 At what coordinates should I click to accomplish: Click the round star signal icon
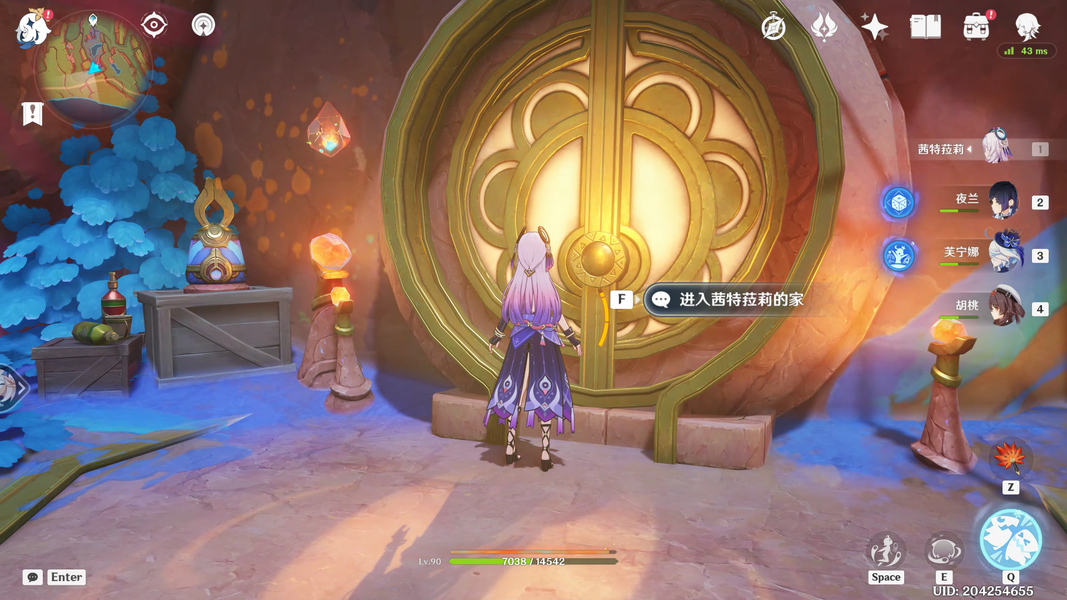click(203, 24)
